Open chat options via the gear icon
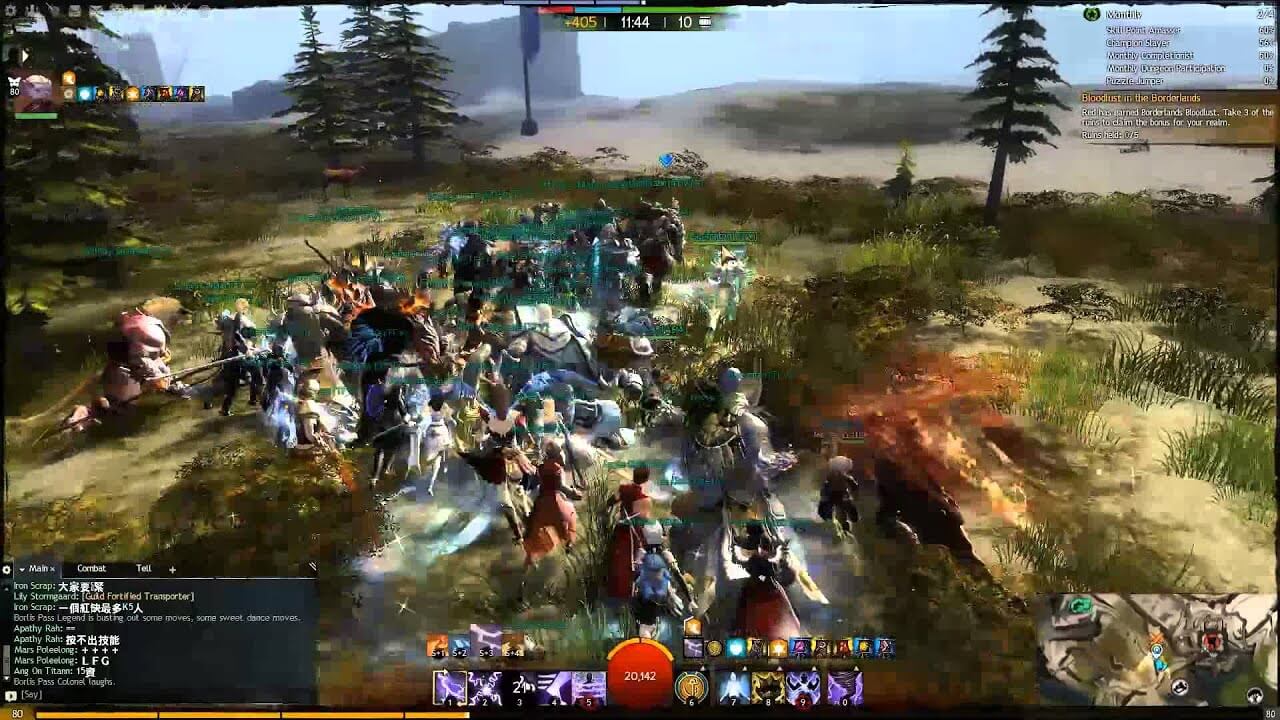The image size is (1280, 720). [x=6, y=569]
